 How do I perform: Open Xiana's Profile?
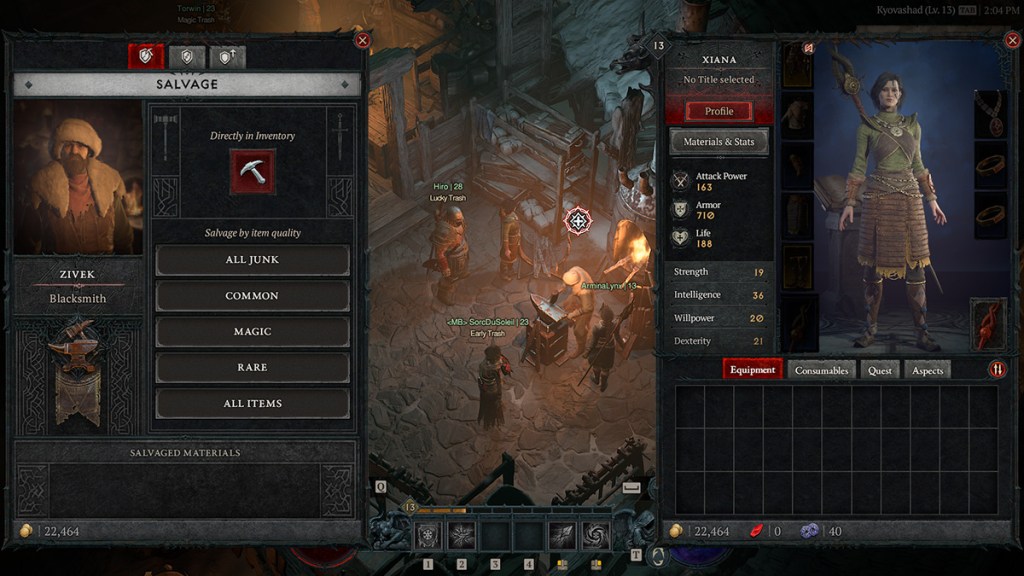pyautogui.click(x=719, y=111)
